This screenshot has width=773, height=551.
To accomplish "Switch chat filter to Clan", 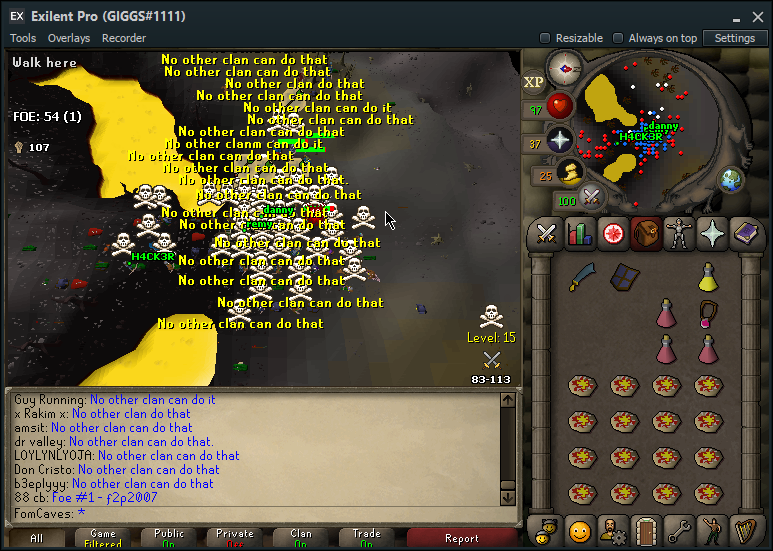I will [301, 538].
